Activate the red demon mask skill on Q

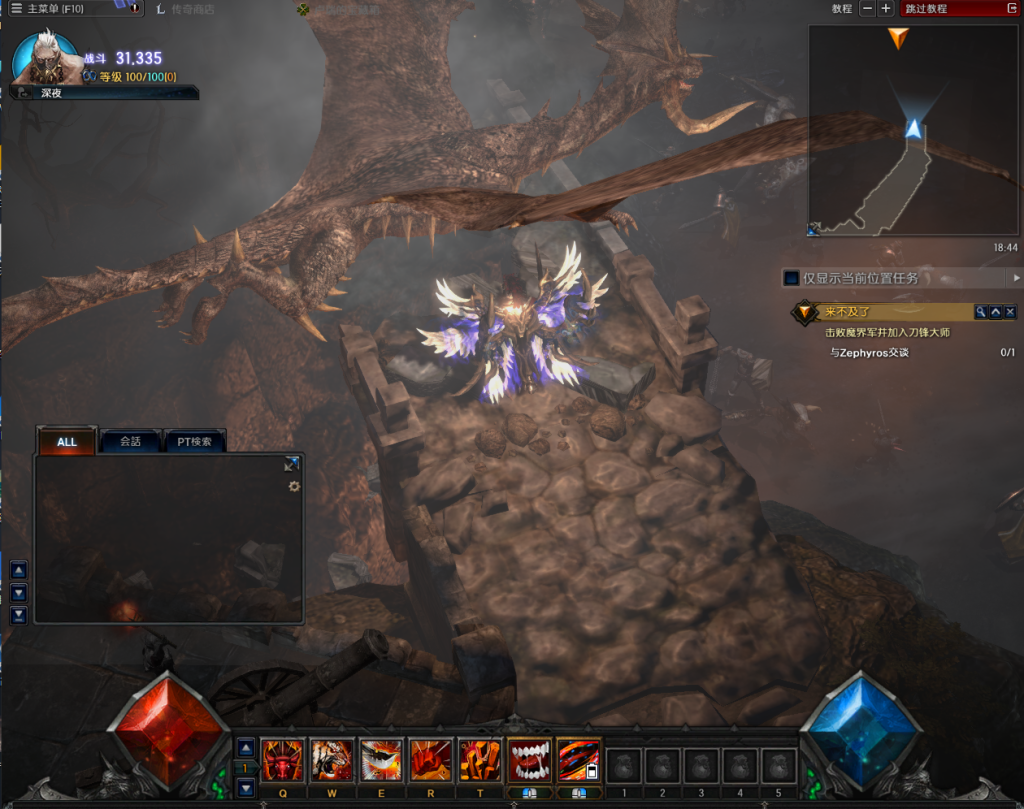[x=282, y=761]
